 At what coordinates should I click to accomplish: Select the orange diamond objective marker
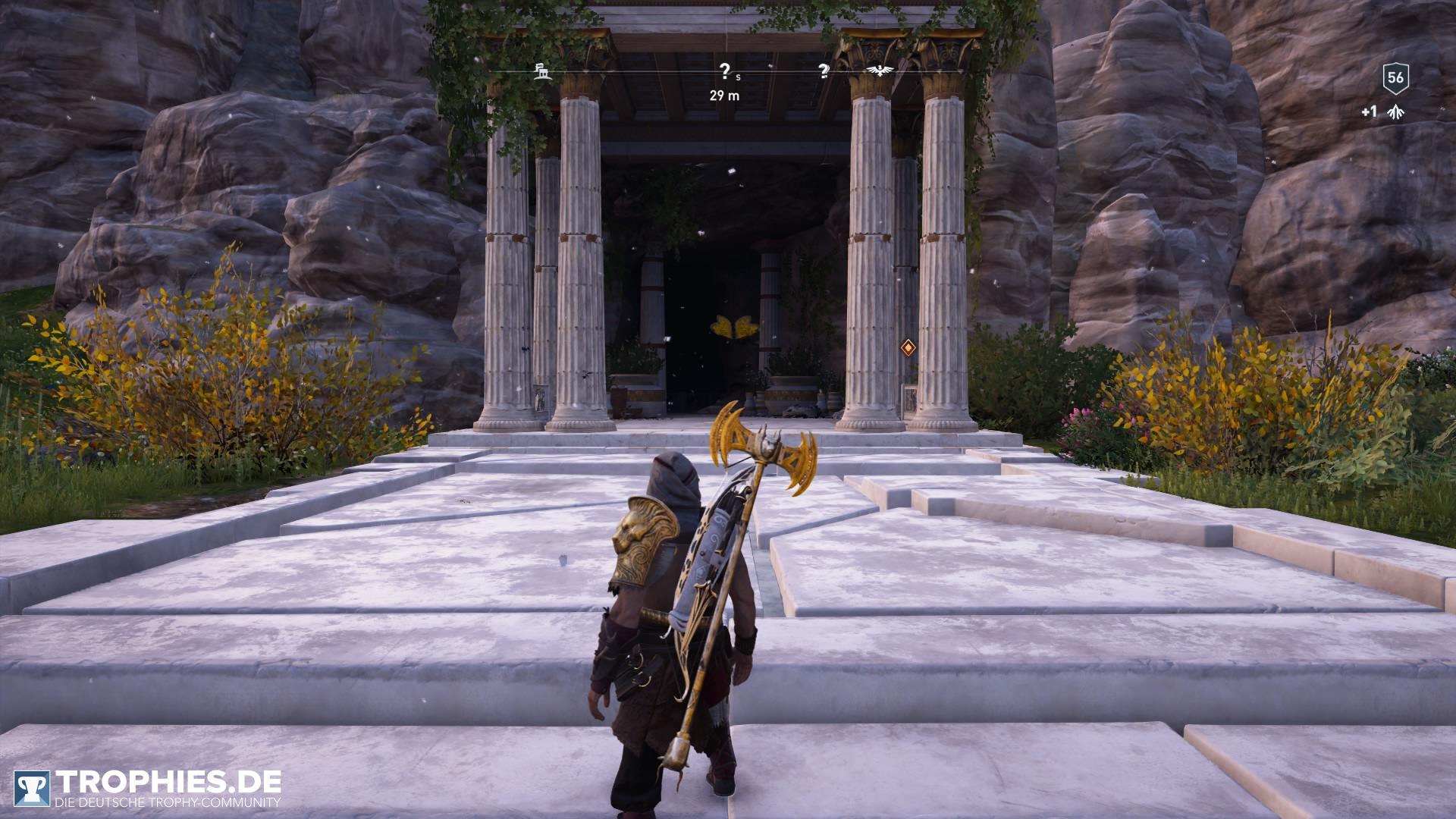click(908, 348)
